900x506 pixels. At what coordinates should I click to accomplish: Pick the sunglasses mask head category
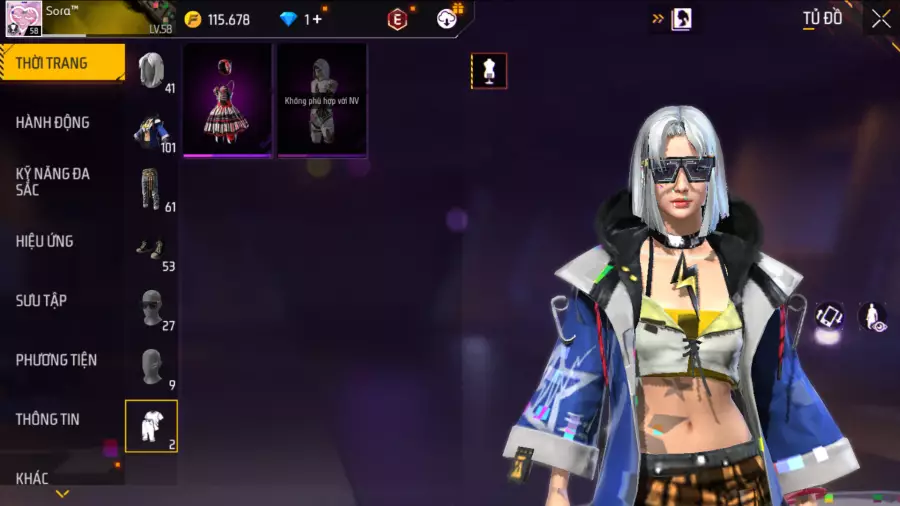click(x=151, y=308)
